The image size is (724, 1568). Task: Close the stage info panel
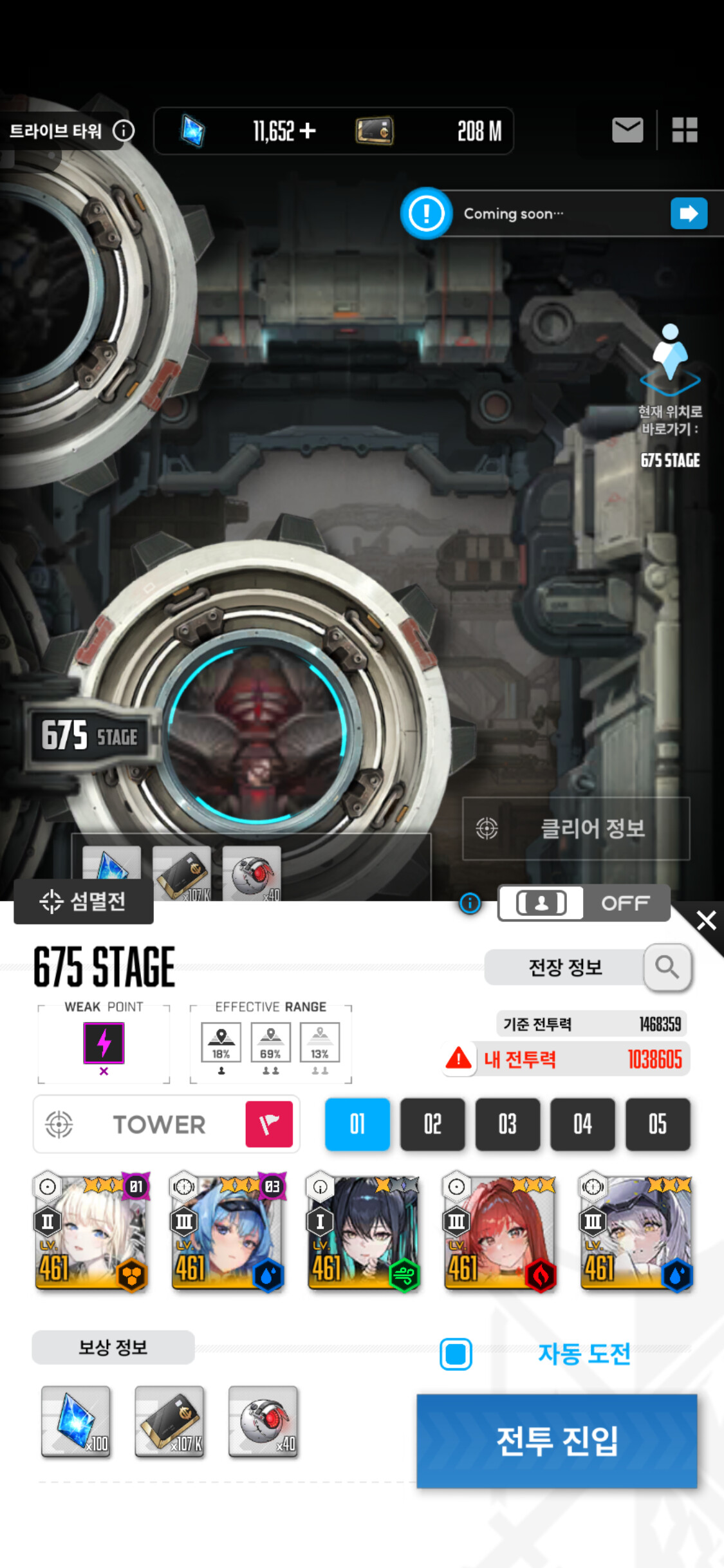click(706, 920)
